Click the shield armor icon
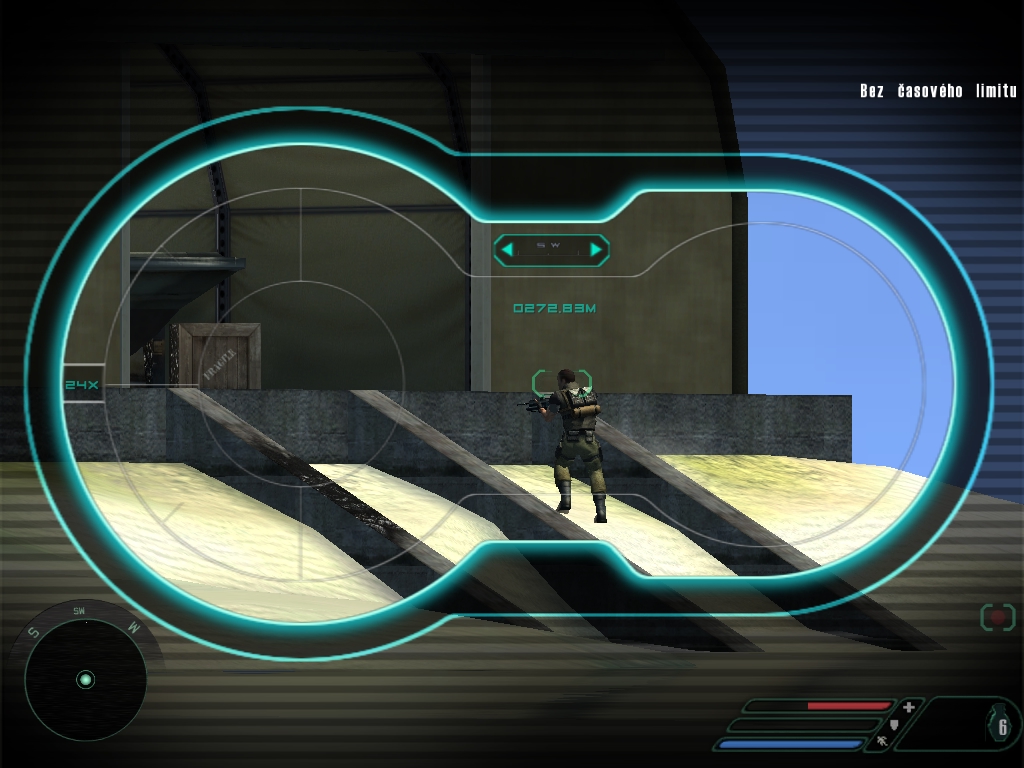Image resolution: width=1024 pixels, height=768 pixels. 894,723
